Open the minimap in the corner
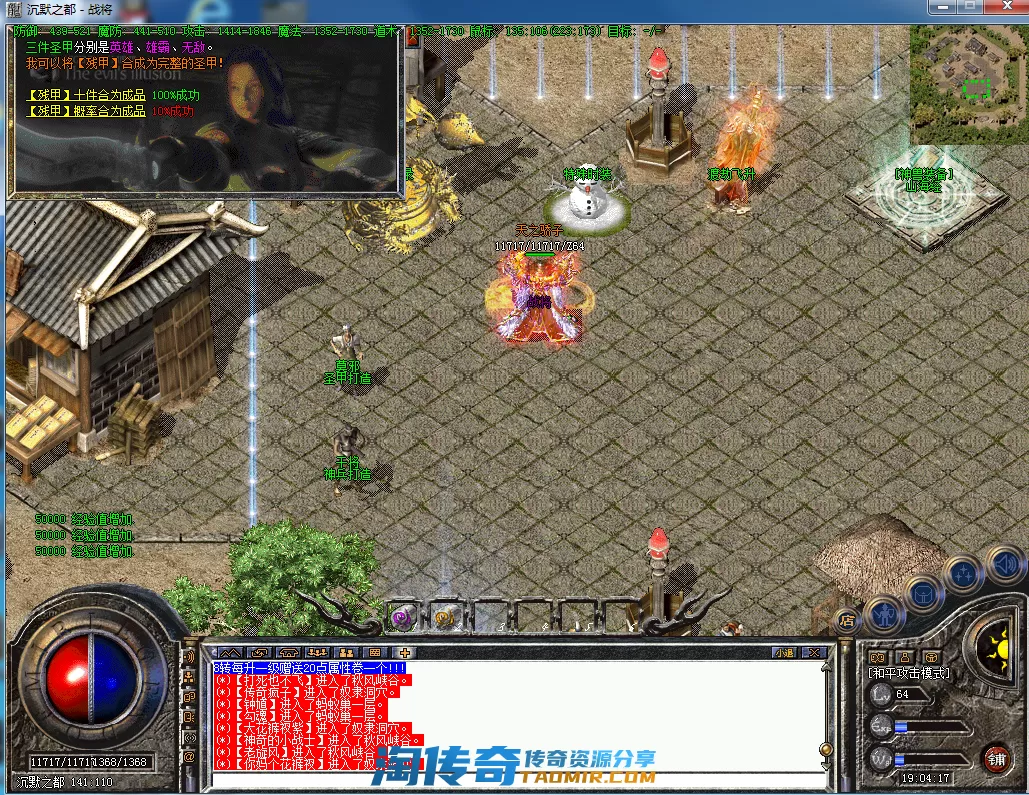The image size is (1029, 795). coord(966,84)
